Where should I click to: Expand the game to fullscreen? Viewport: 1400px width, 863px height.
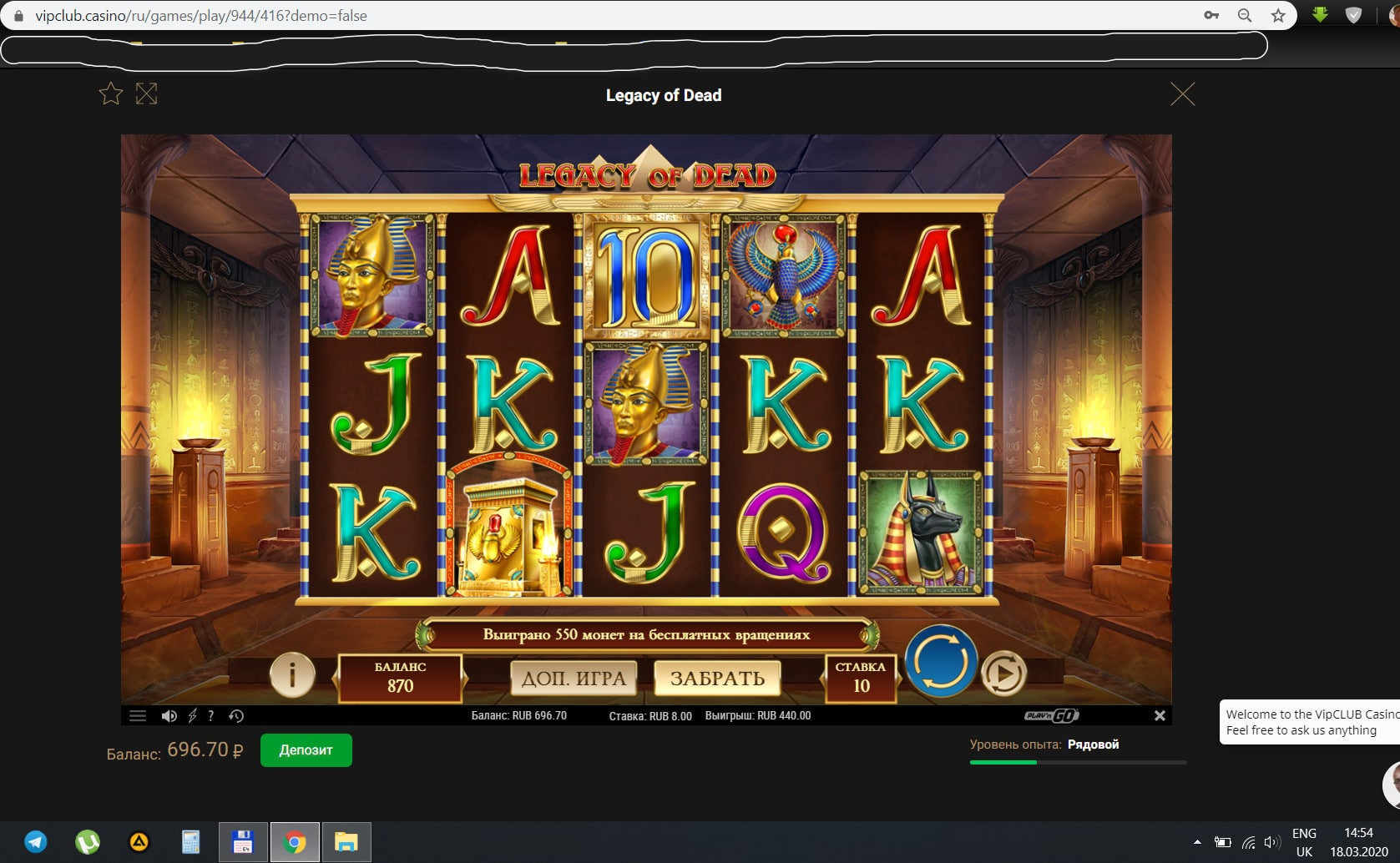[x=146, y=93]
